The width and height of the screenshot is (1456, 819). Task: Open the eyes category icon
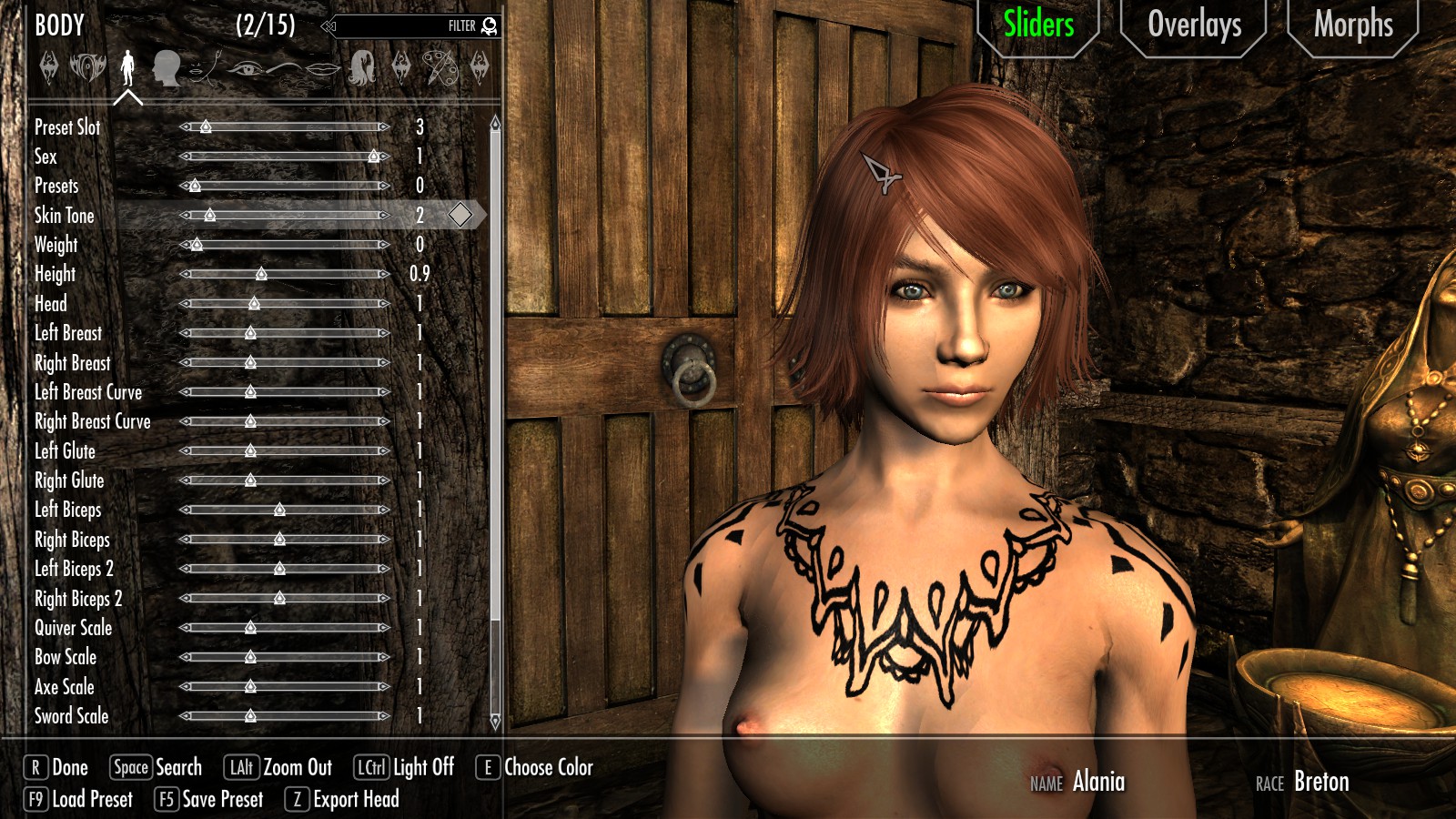tap(244, 67)
